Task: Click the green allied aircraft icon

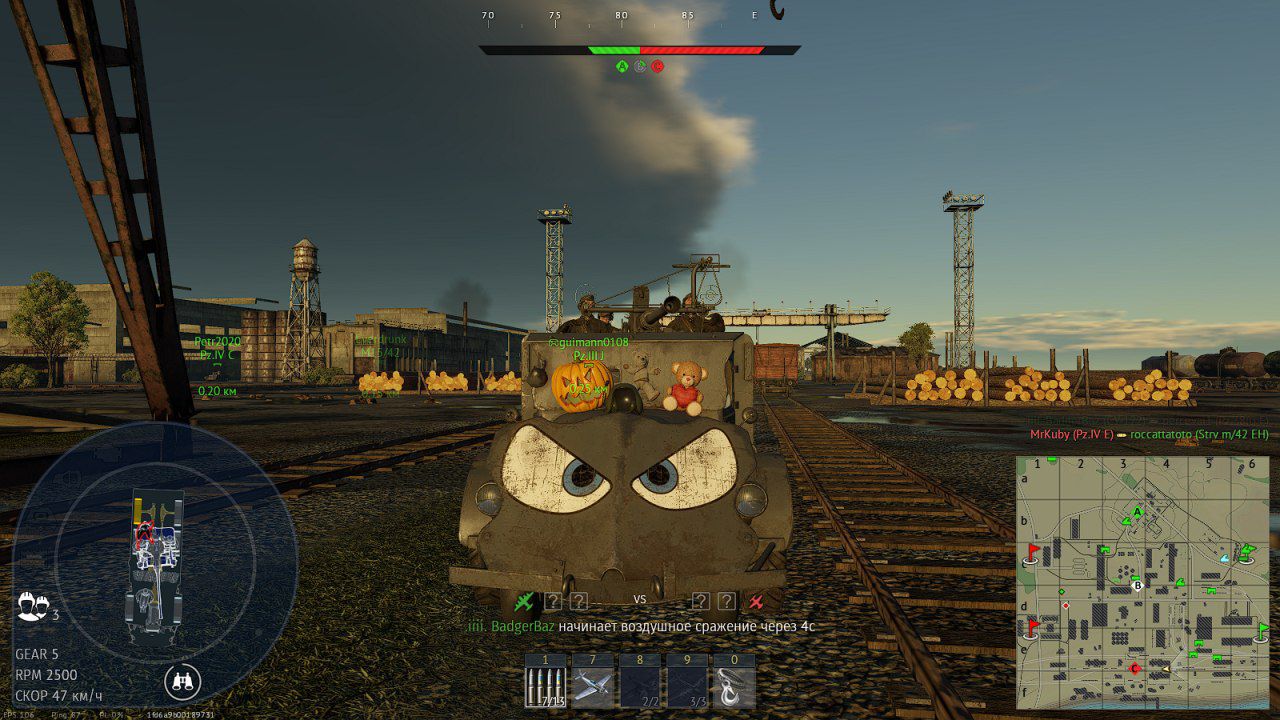Action: pos(524,601)
